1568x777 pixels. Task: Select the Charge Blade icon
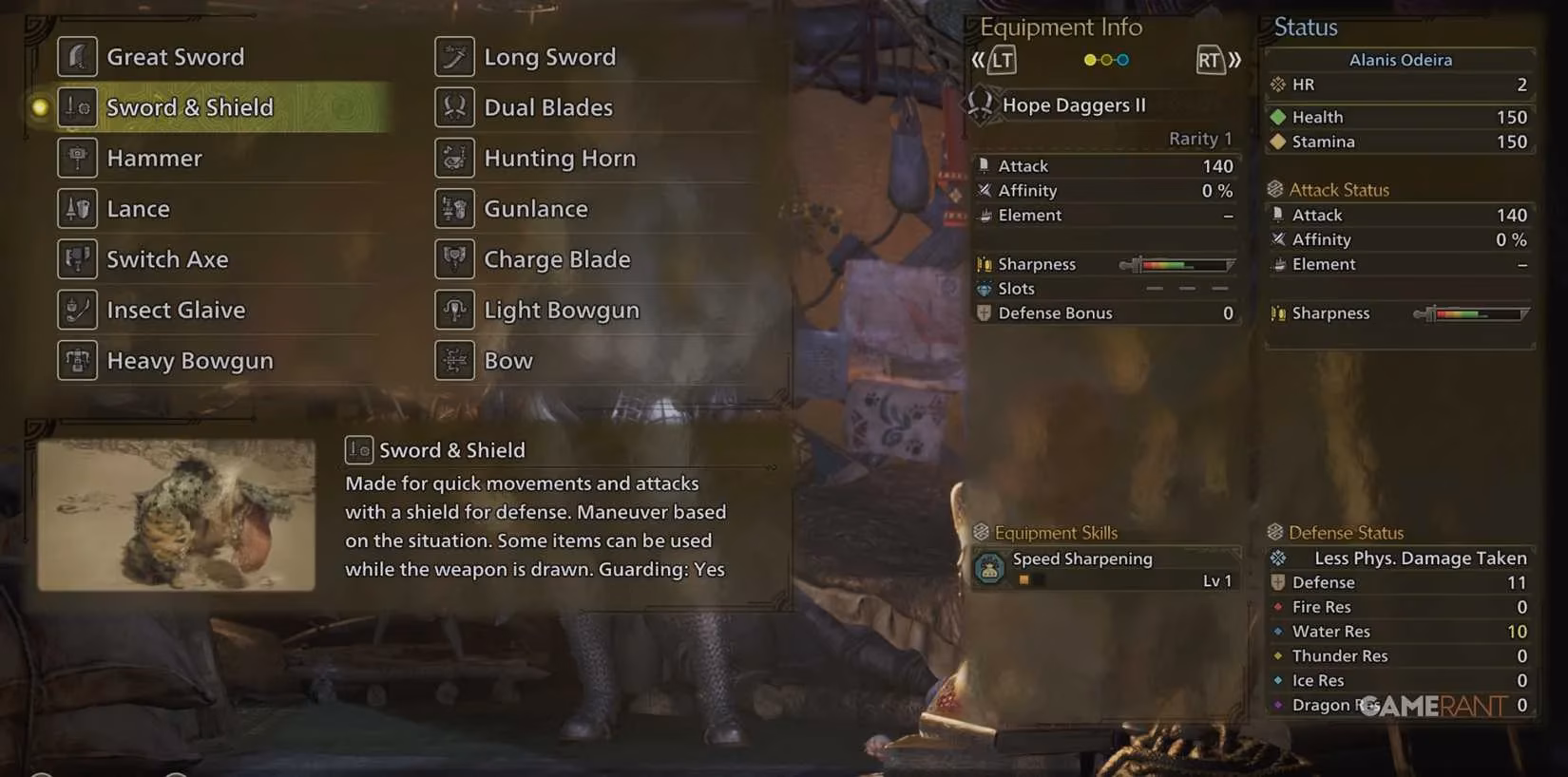coord(454,258)
